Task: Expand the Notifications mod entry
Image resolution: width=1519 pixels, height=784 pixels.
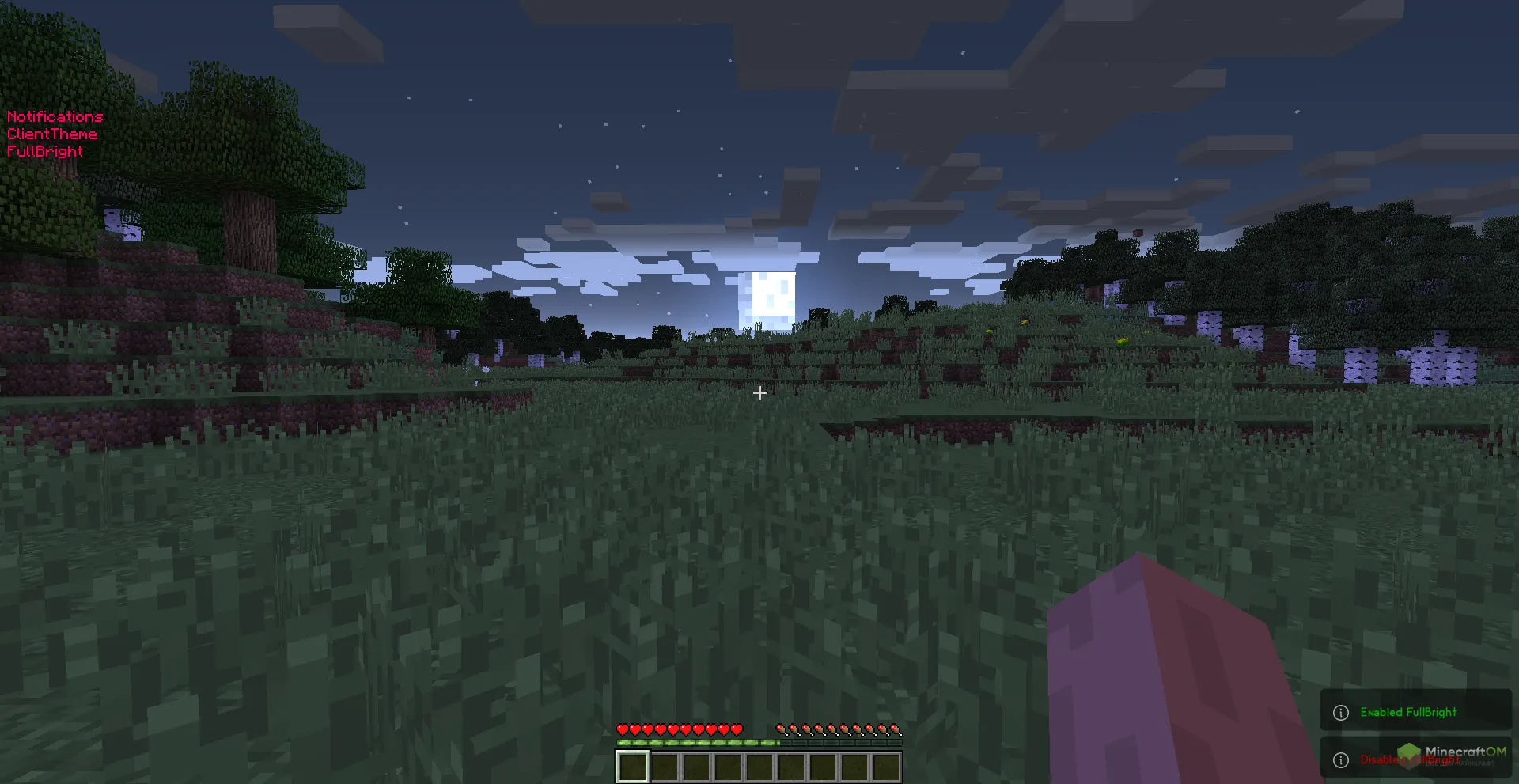Action: click(x=55, y=116)
